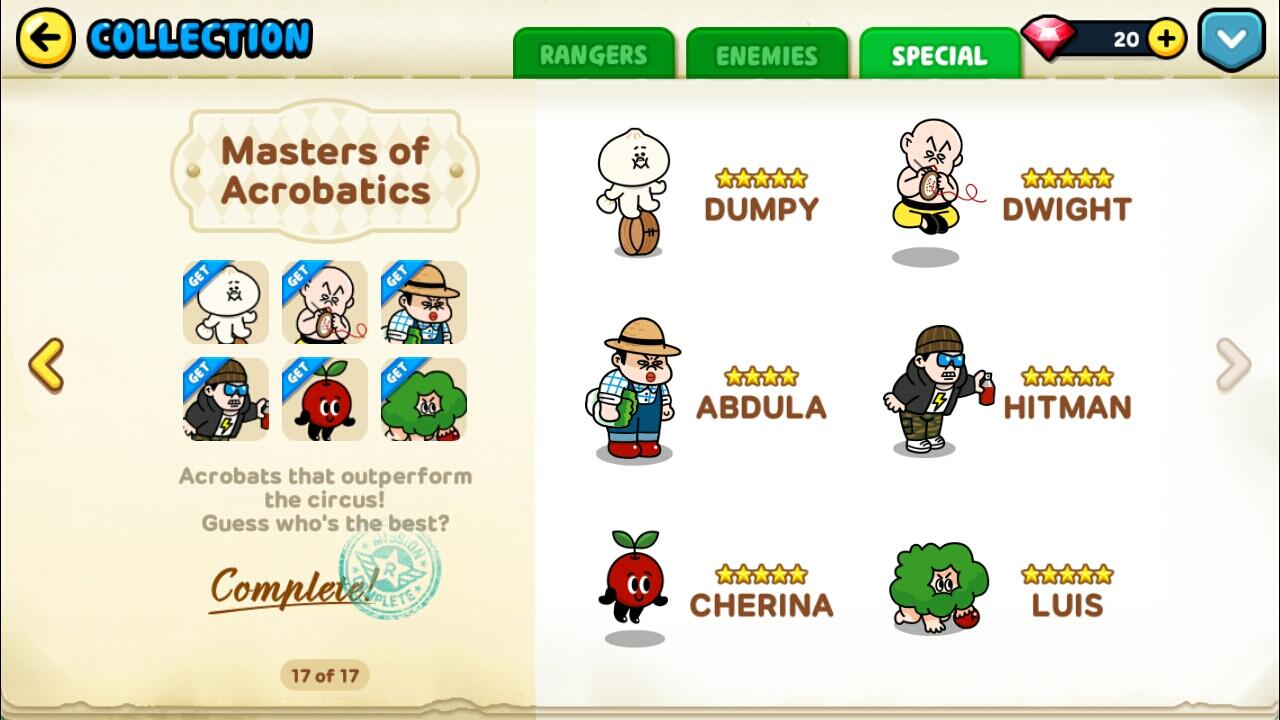Choose the Luis bush thumbnail in the grid
Viewport: 1280px width, 720px height.
(424, 400)
